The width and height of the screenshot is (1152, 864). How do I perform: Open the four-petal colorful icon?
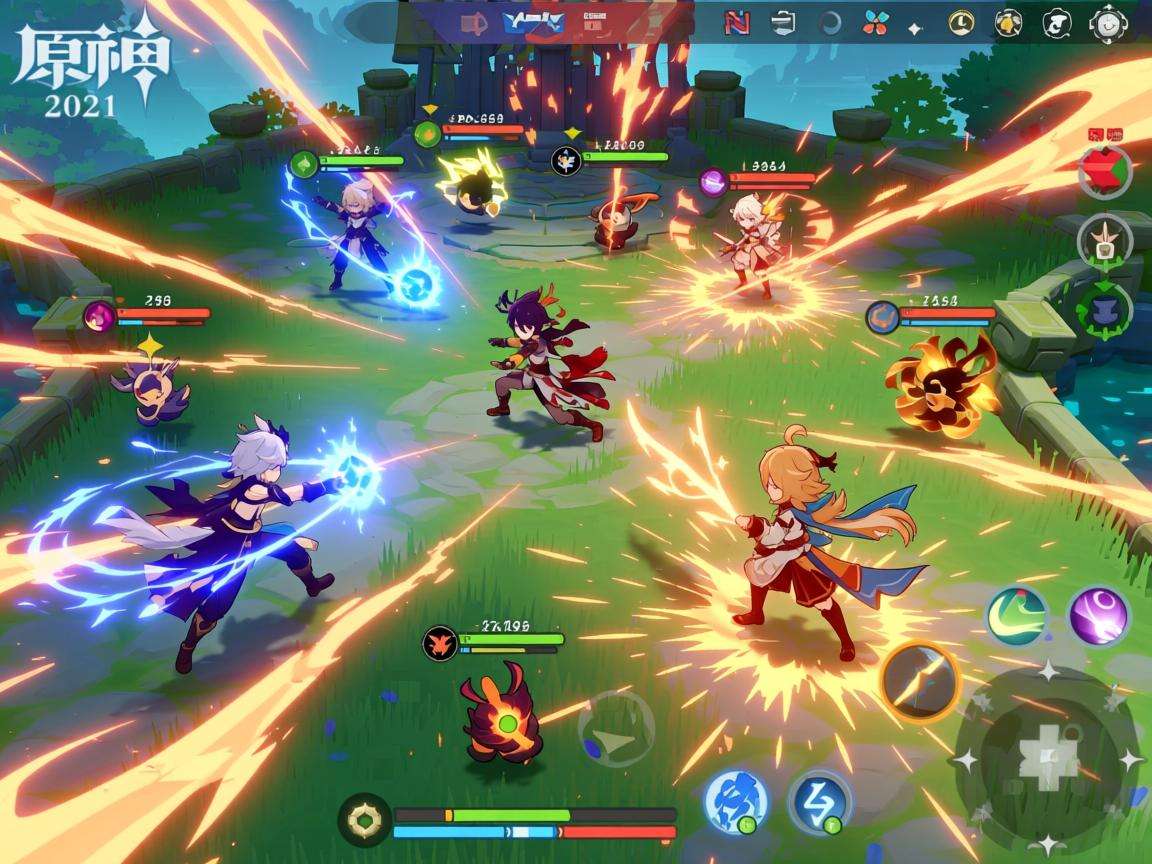[875, 23]
